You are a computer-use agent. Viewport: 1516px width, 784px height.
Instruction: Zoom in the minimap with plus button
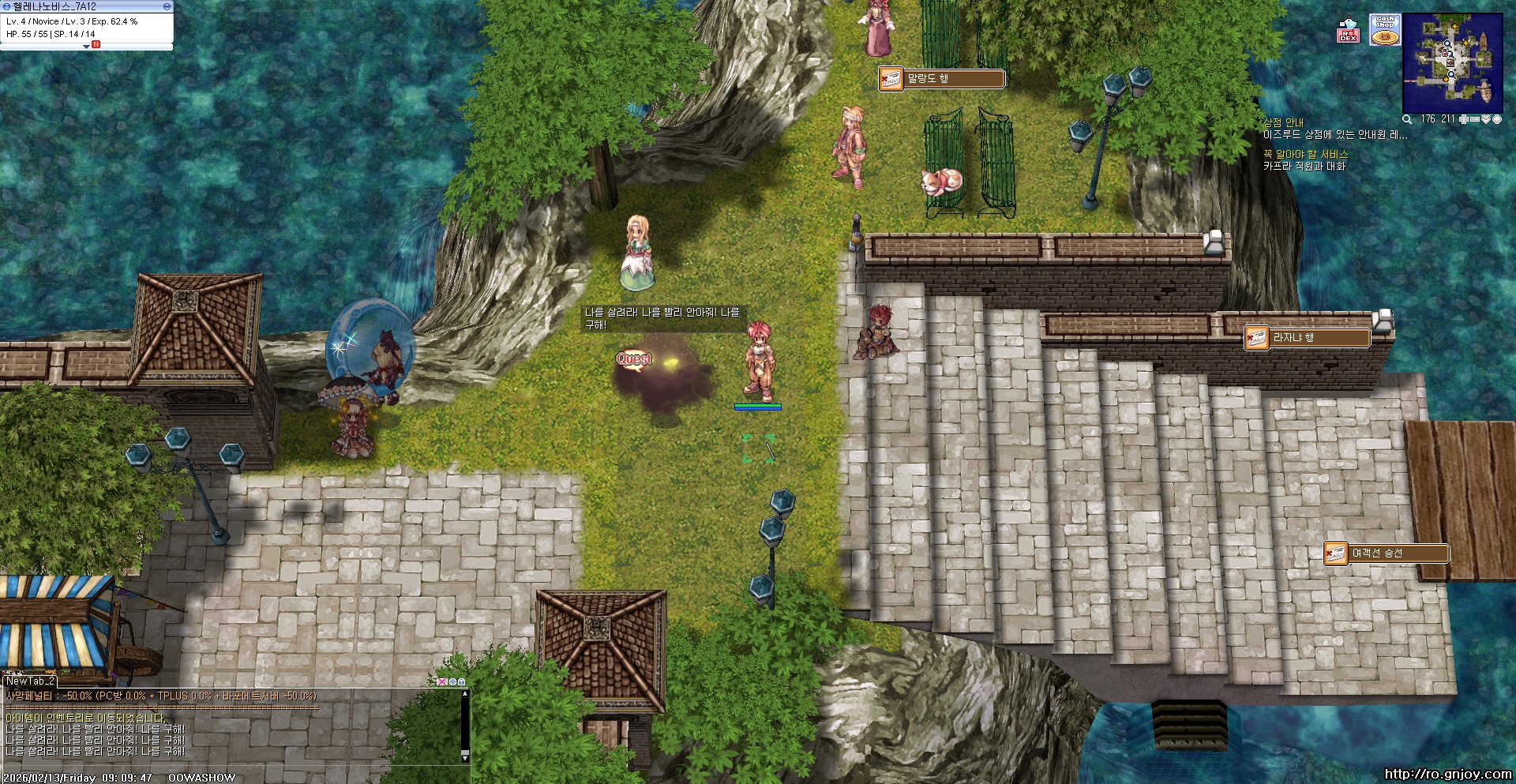(1464, 119)
